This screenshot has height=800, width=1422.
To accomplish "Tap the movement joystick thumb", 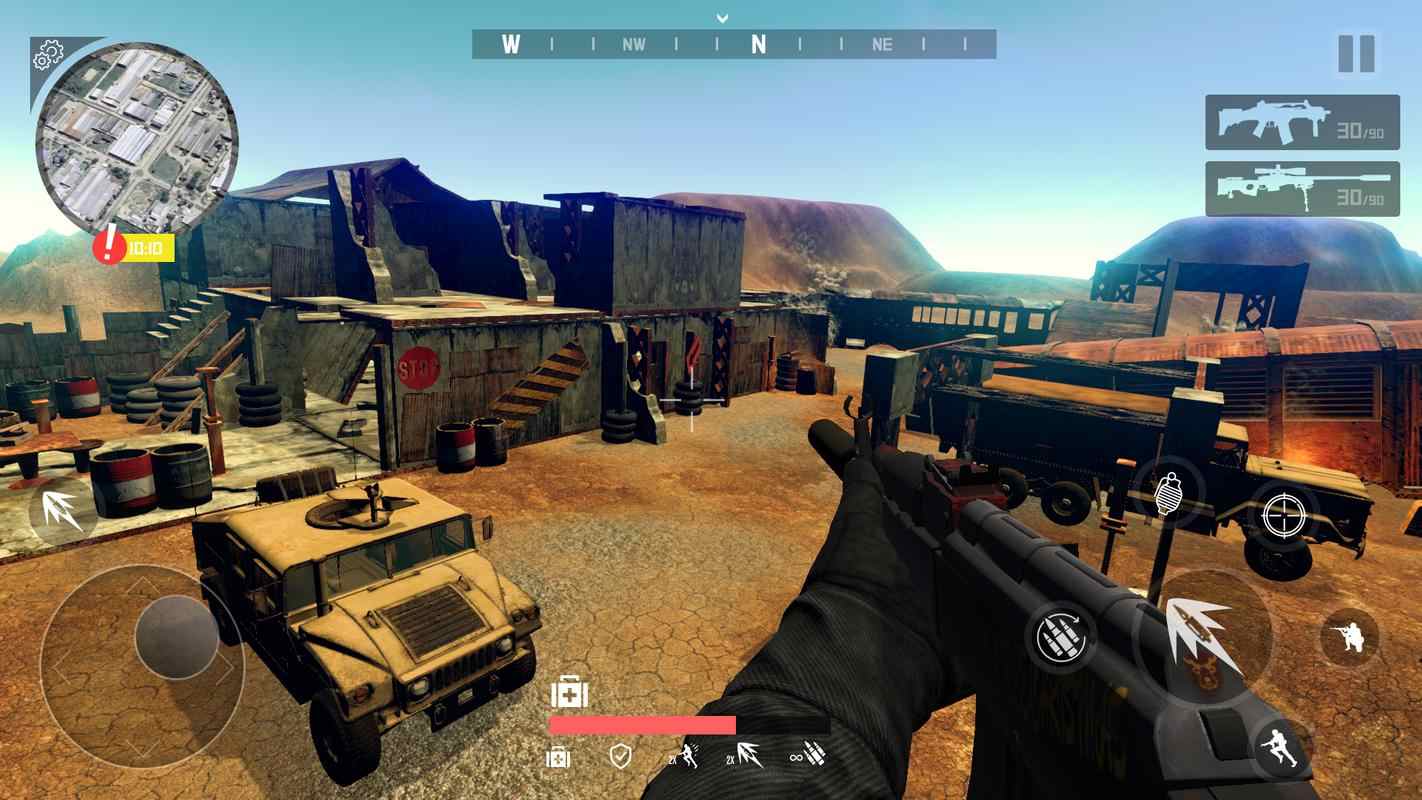I will tap(177, 637).
